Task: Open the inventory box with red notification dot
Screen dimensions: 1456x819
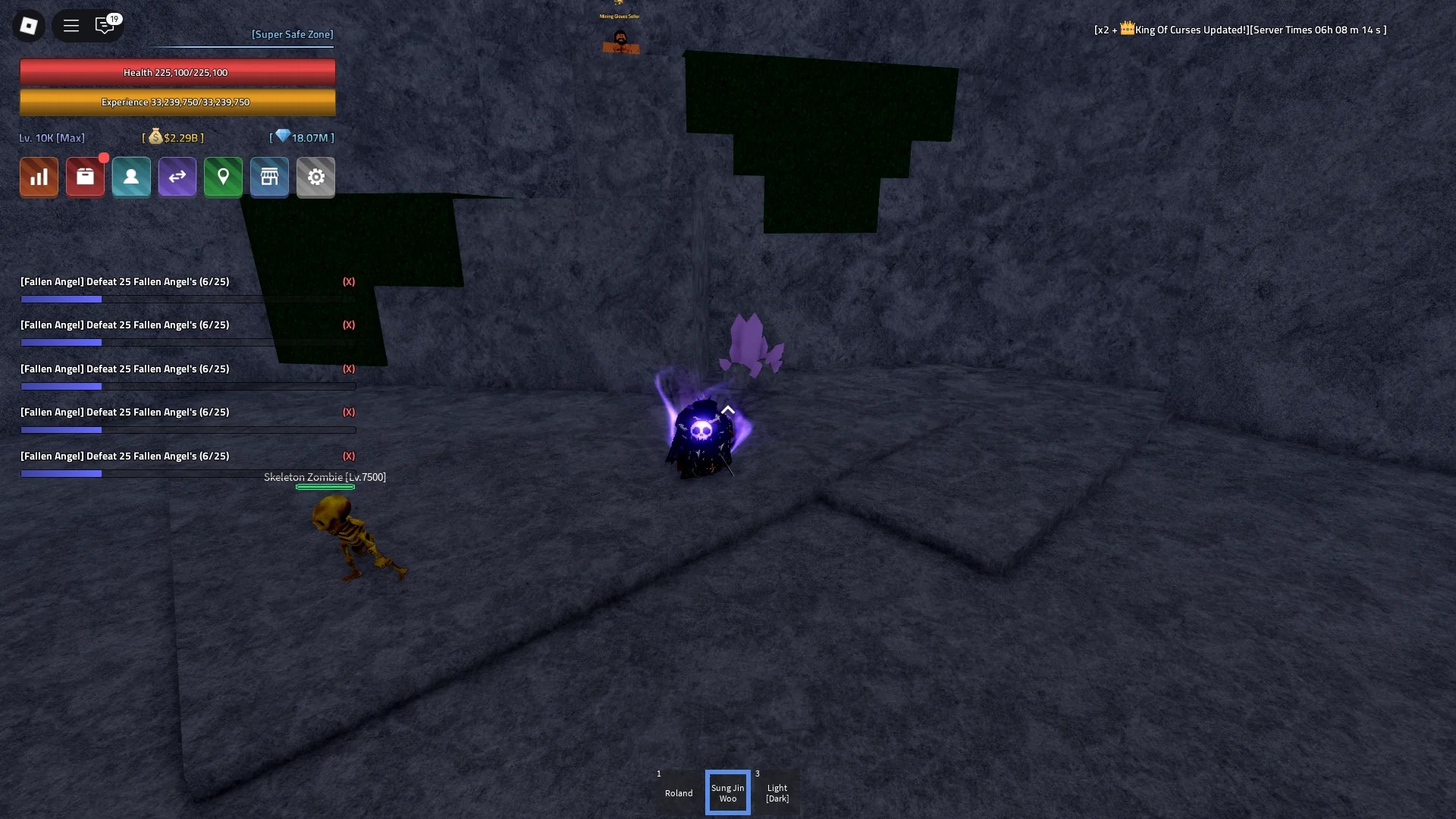Action: (x=85, y=177)
